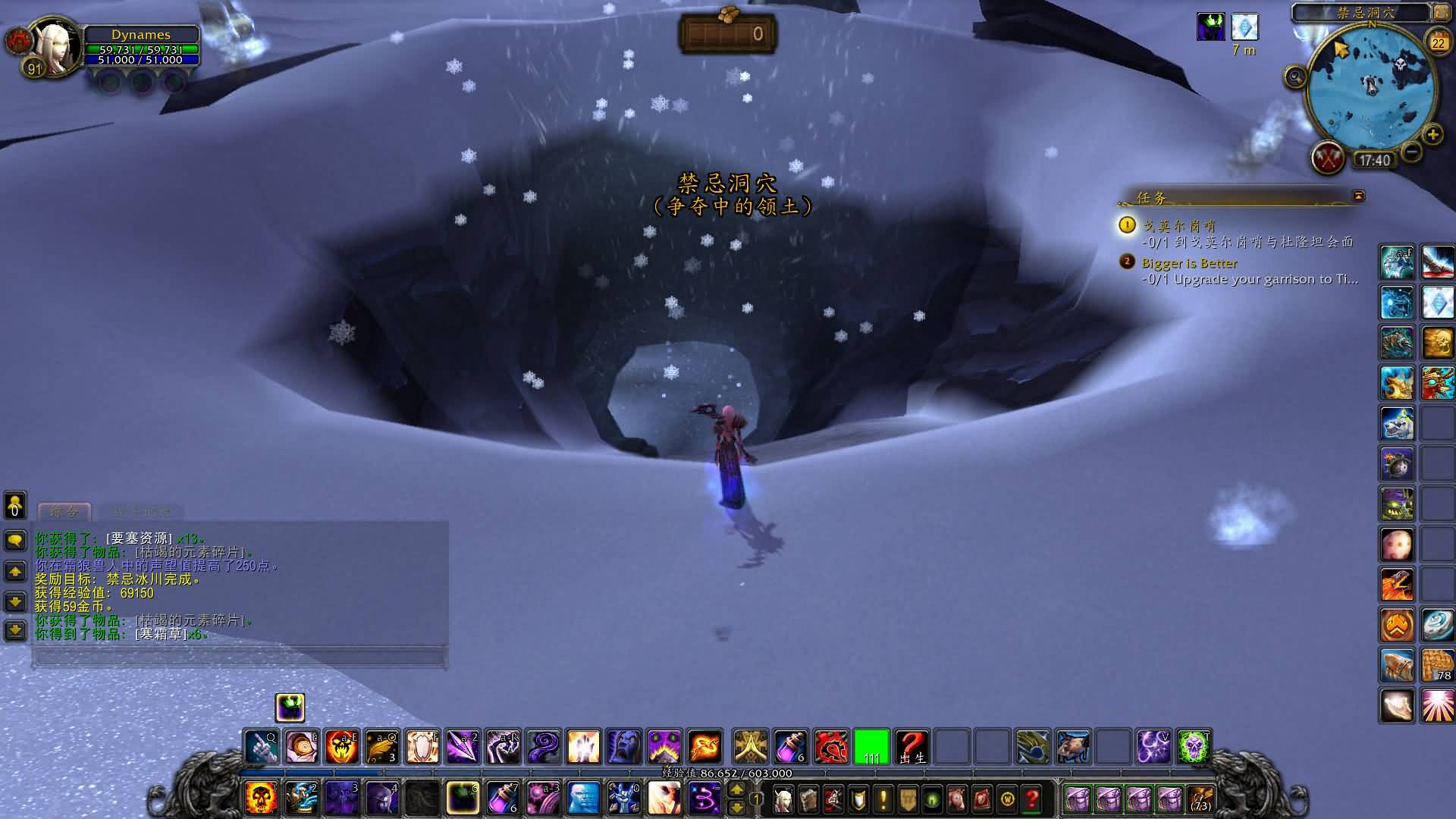
Task: Open the bag showing 73 free slots
Action: [1200, 799]
